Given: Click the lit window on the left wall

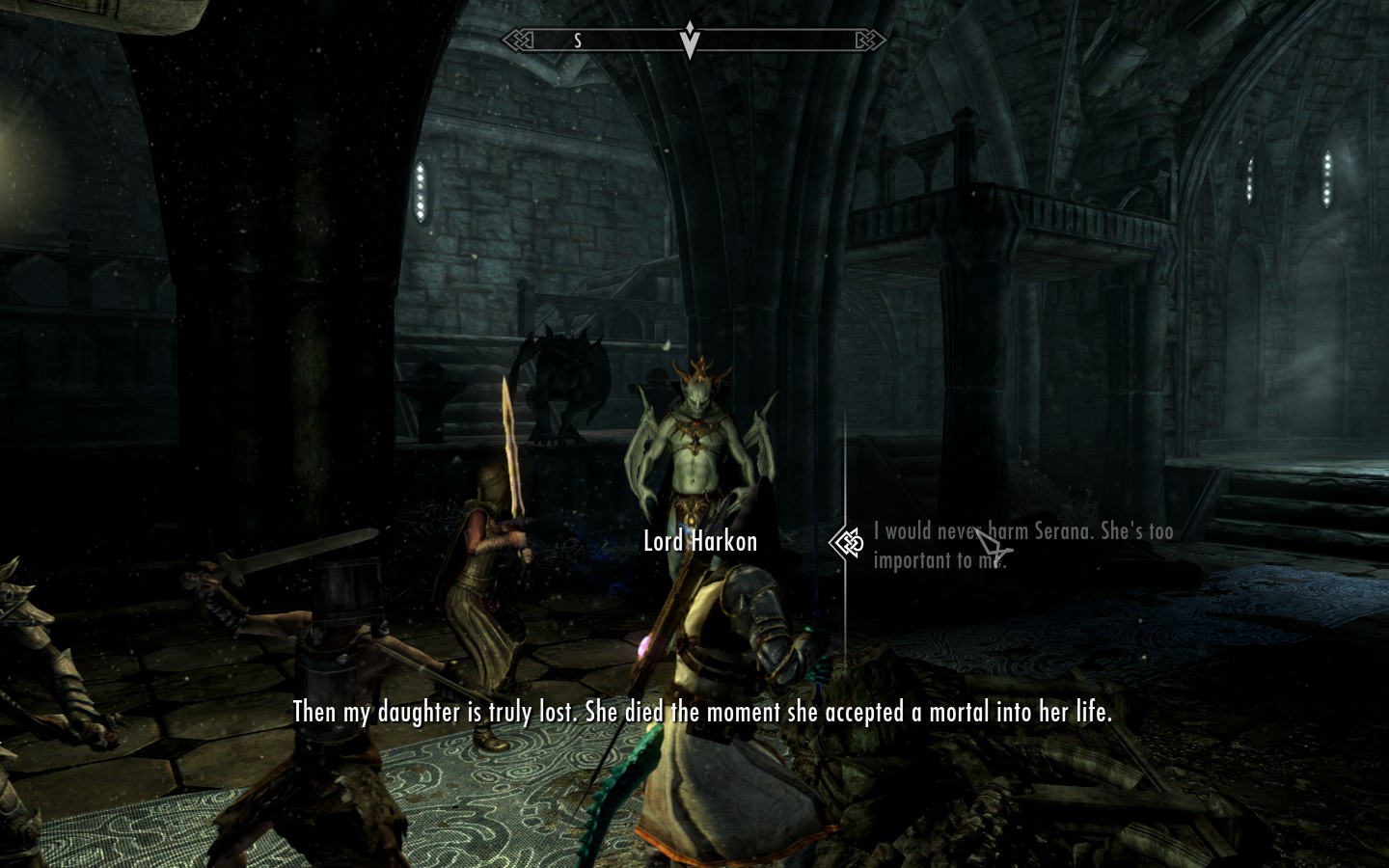Looking at the screenshot, I should pyautogui.click(x=422, y=193).
